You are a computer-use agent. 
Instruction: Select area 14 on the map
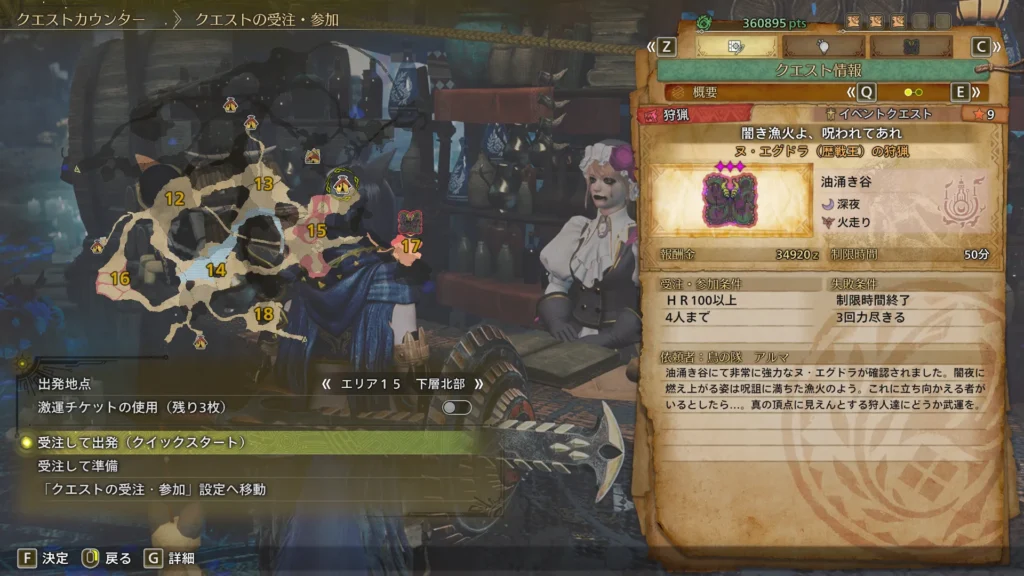coord(215,270)
